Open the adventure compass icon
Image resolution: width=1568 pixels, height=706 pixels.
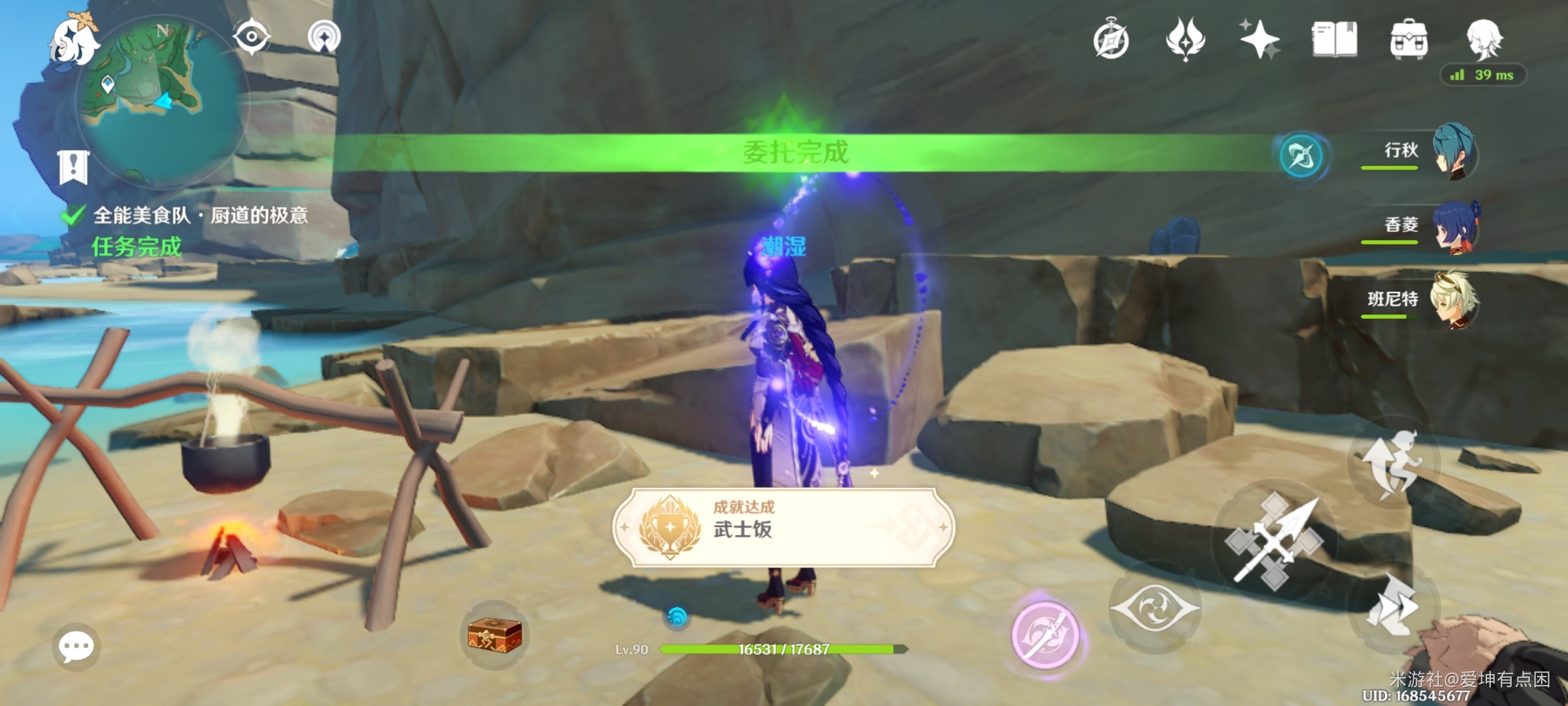click(x=1111, y=41)
